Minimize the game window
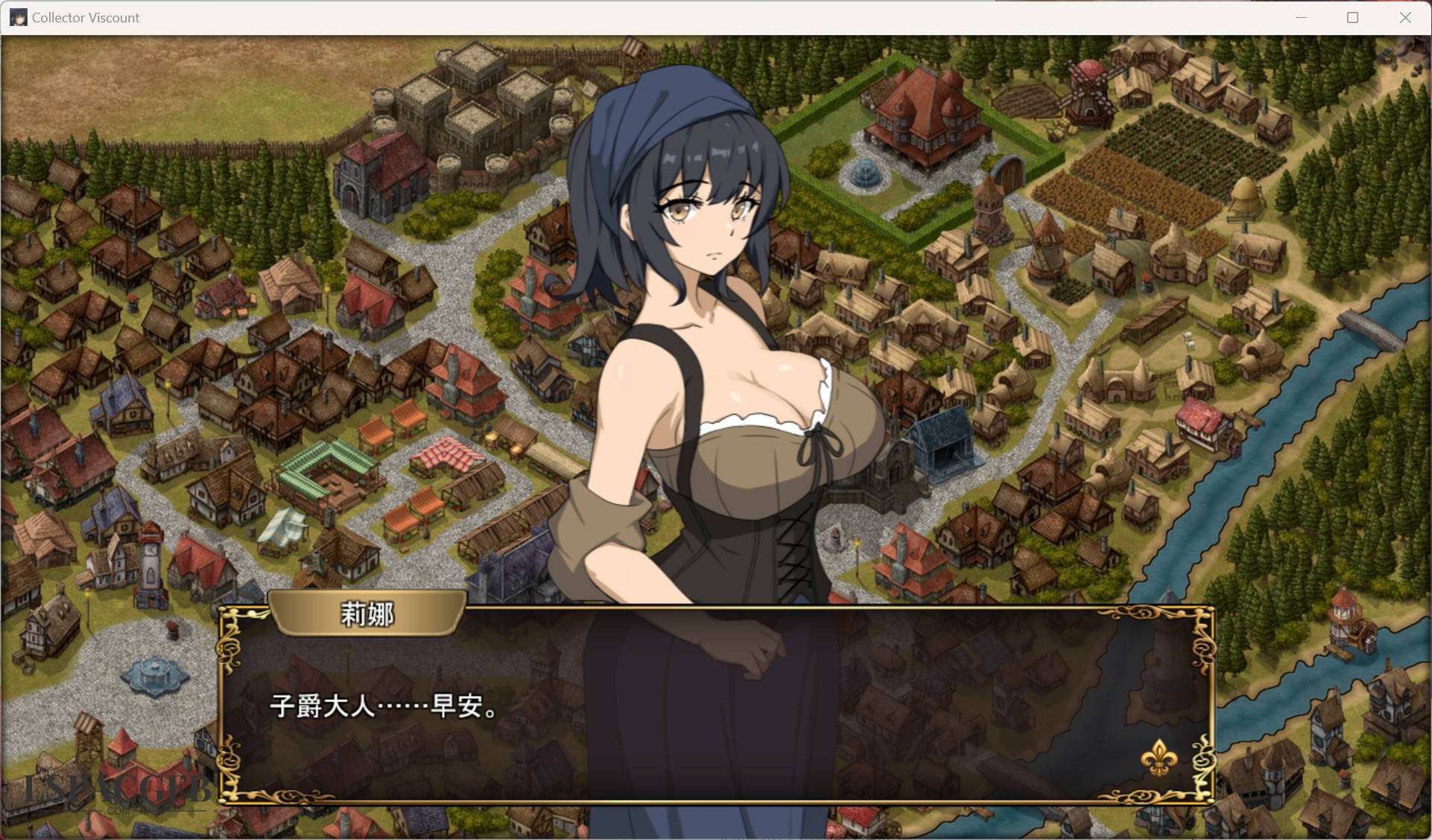This screenshot has height=840, width=1432. (1301, 18)
